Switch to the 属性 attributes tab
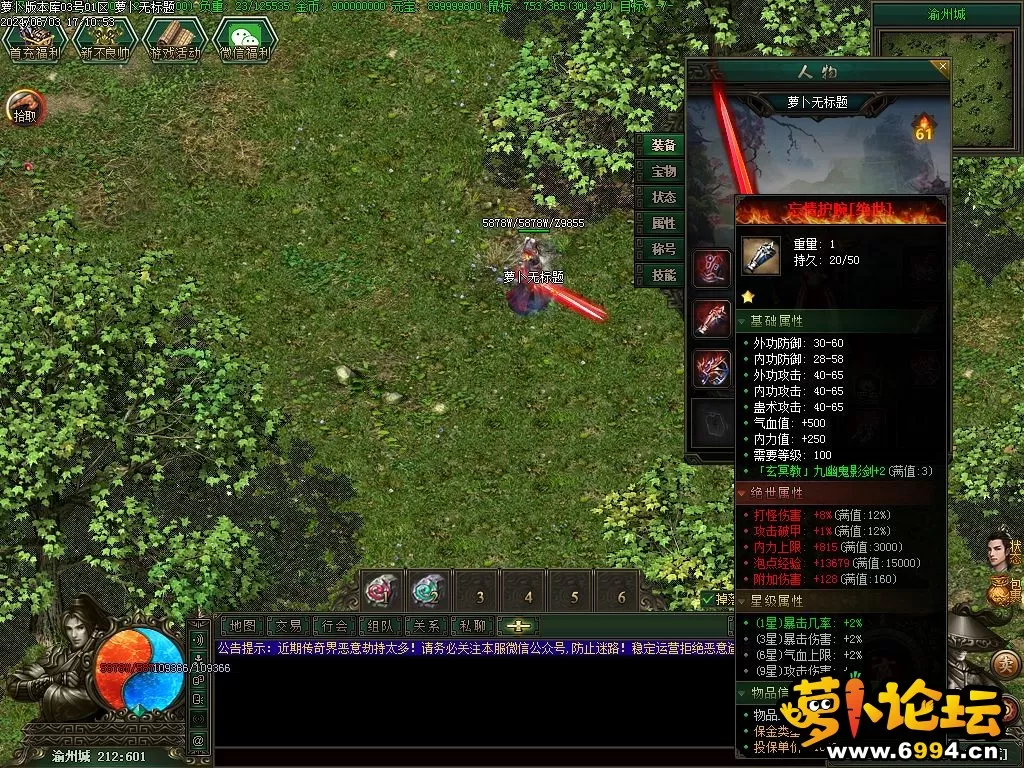The image size is (1024, 768). (x=663, y=224)
